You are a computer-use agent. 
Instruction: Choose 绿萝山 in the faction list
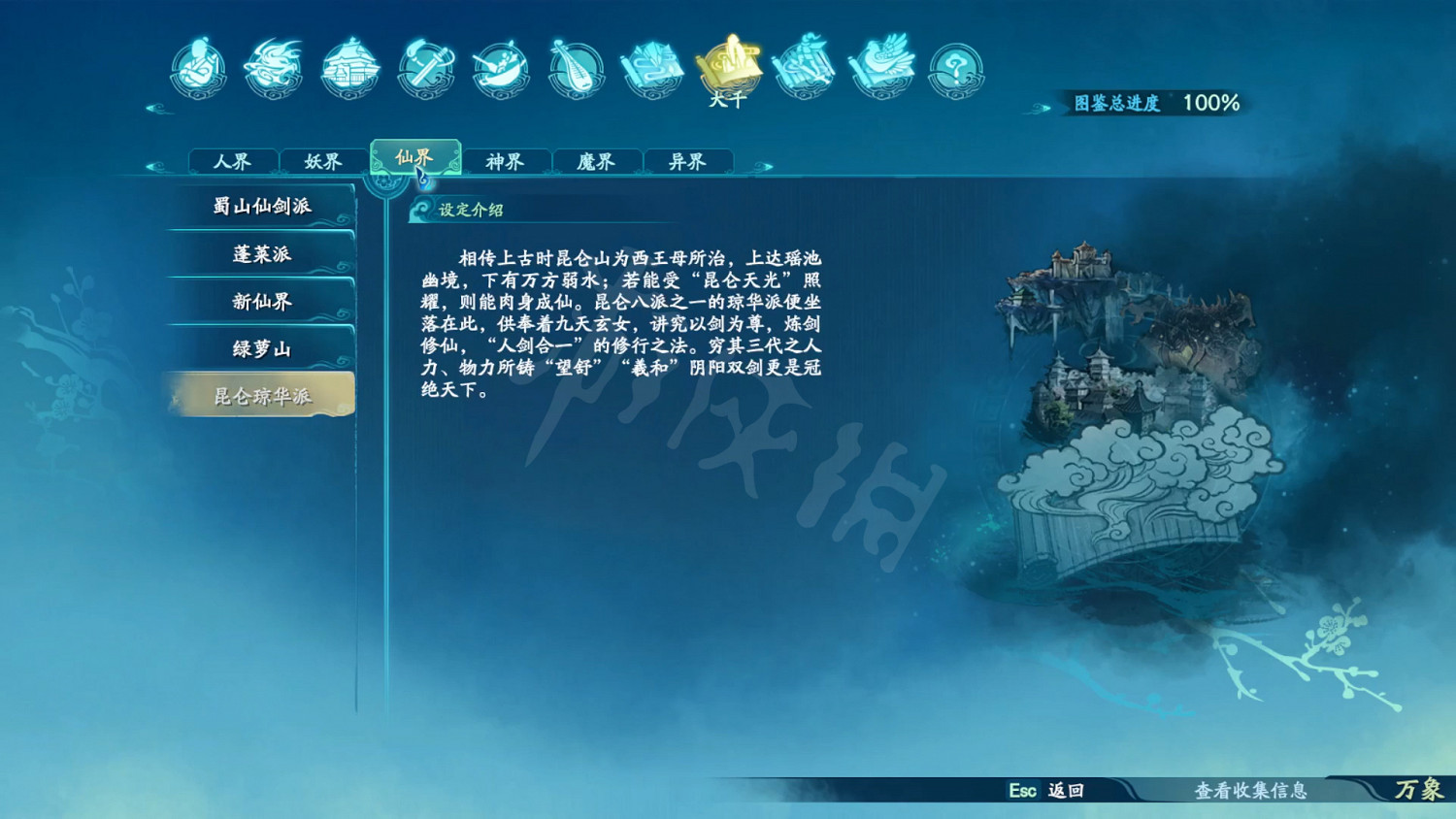click(260, 347)
